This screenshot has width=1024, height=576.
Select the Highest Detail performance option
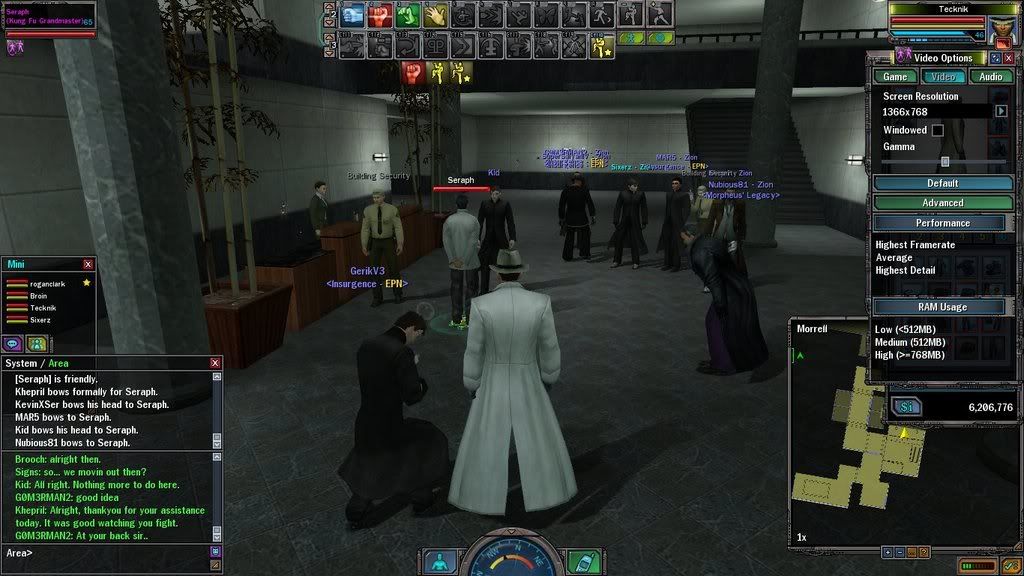pyautogui.click(x=908, y=271)
